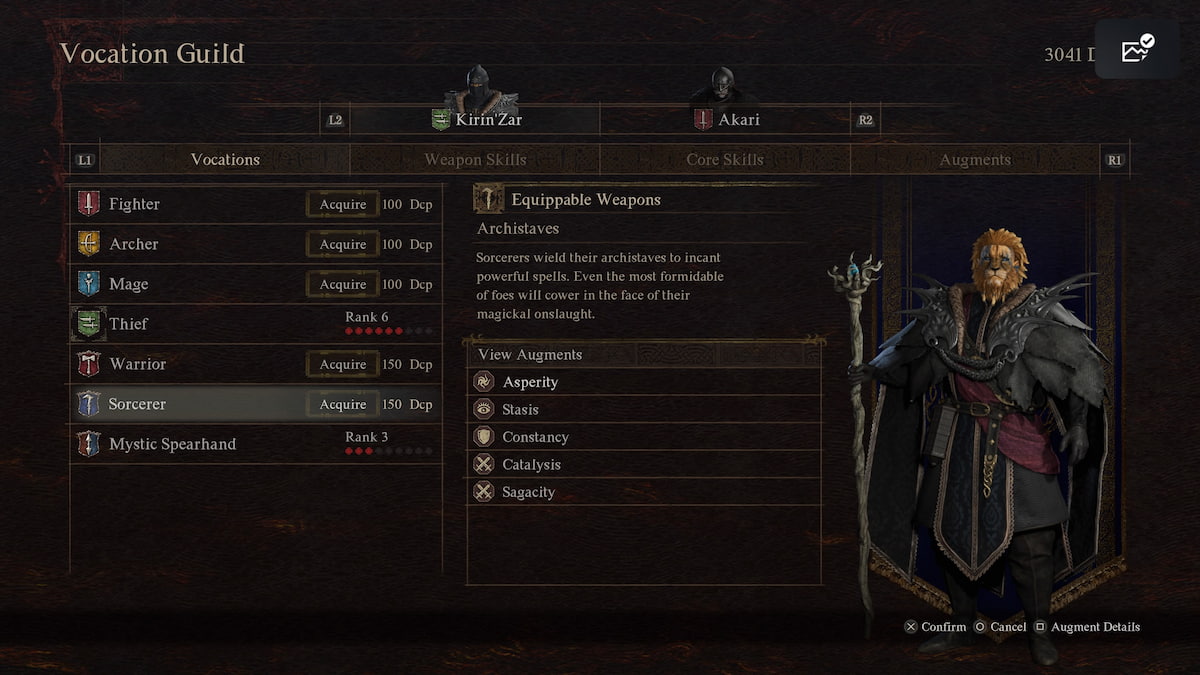Switch to the Core Skills tab
The width and height of the screenshot is (1200, 675).
725,160
